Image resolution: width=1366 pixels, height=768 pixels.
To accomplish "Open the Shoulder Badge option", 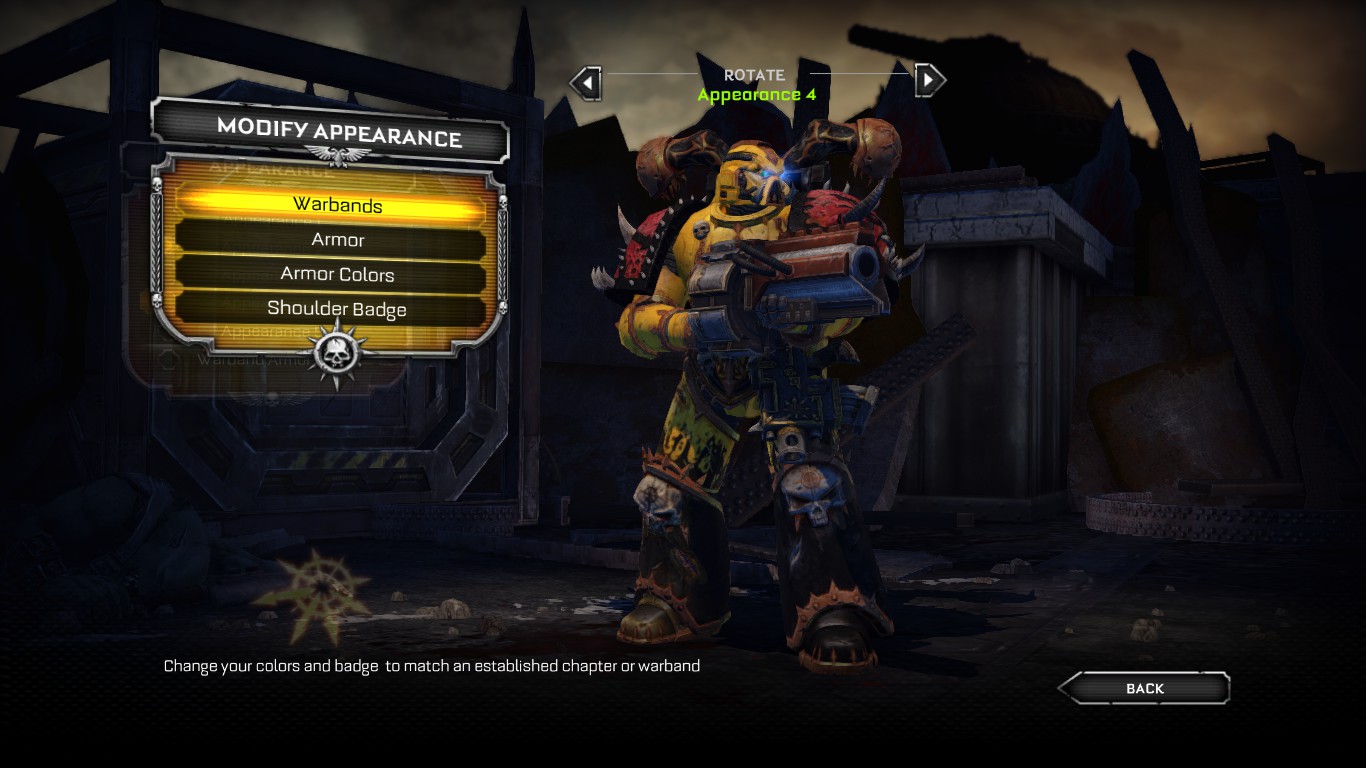I will click(x=337, y=309).
